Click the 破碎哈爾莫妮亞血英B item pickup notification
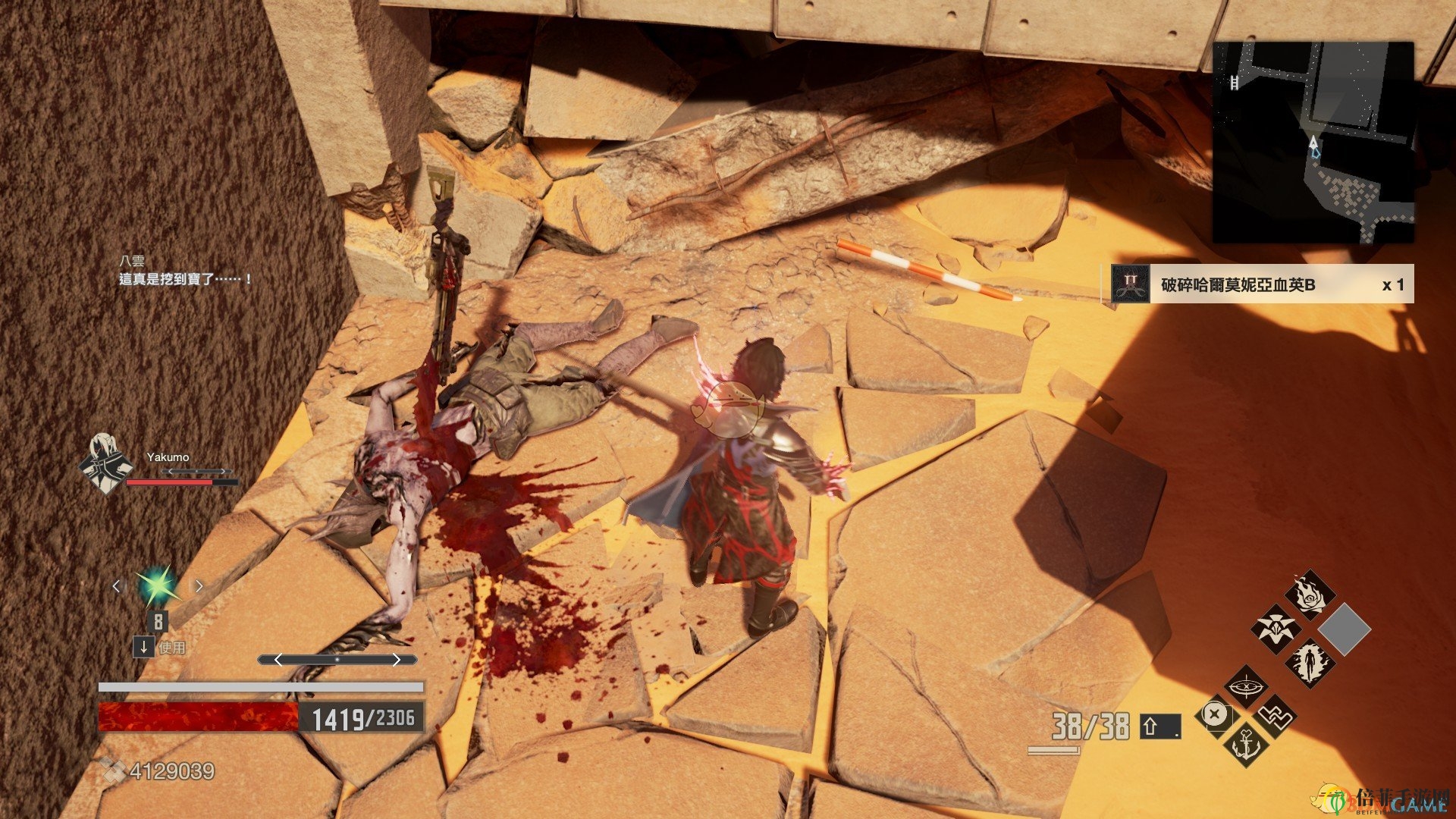Viewport: 1456px width, 819px height. pyautogui.click(x=1258, y=284)
